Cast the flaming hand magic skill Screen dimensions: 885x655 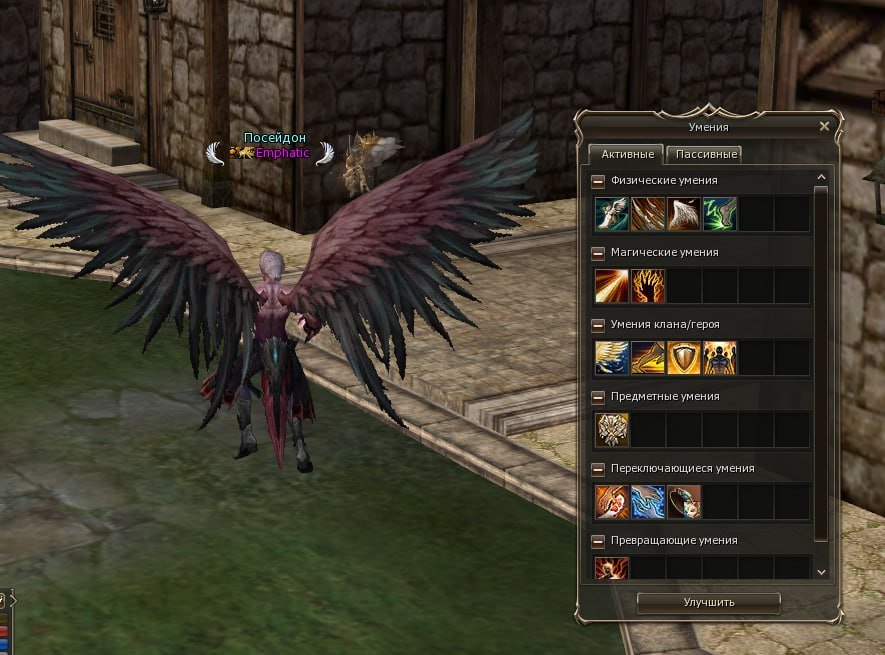click(648, 286)
